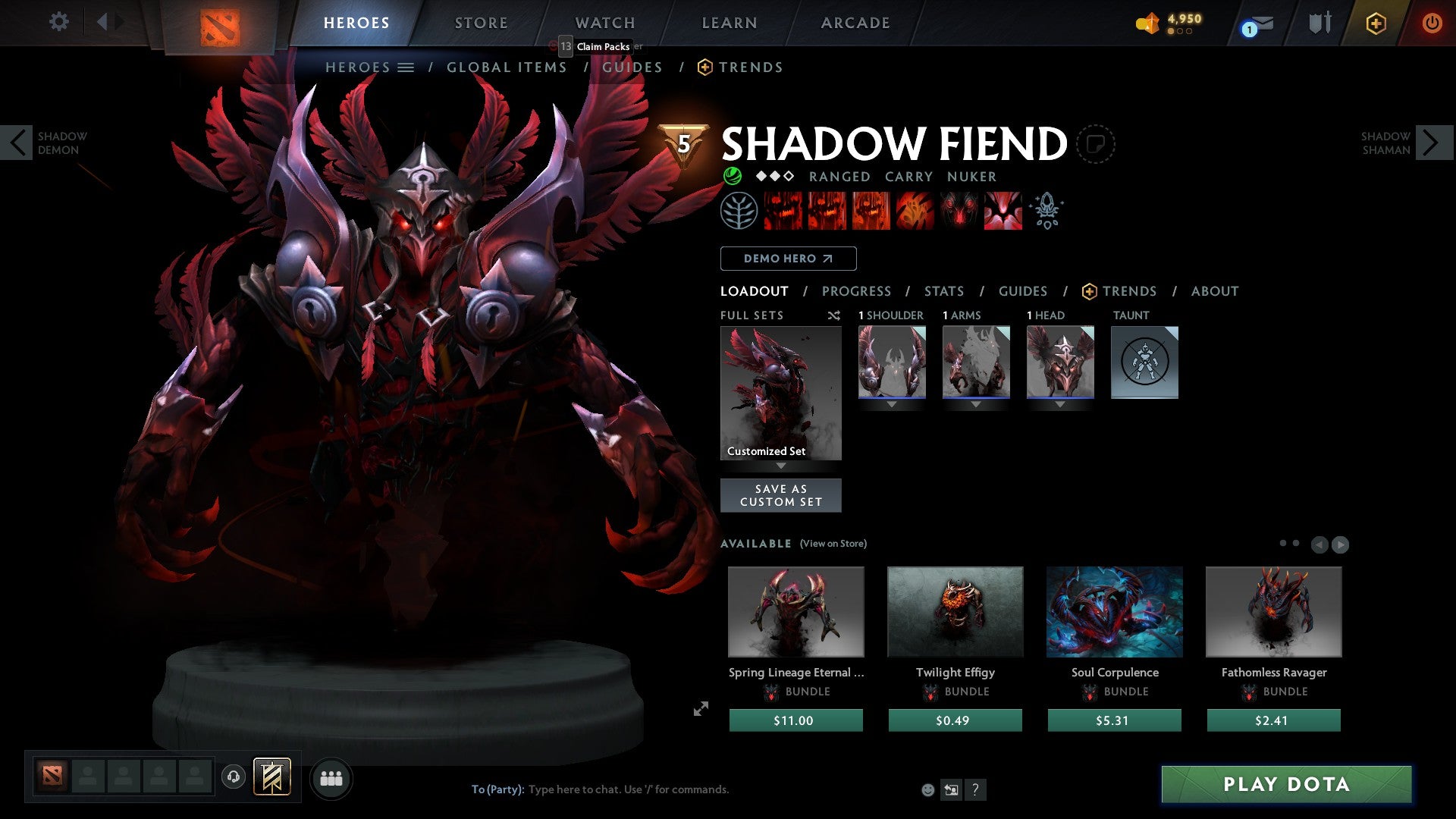Click the second page dot of available sets
Image resolution: width=1456 pixels, height=819 pixels.
1296,544
